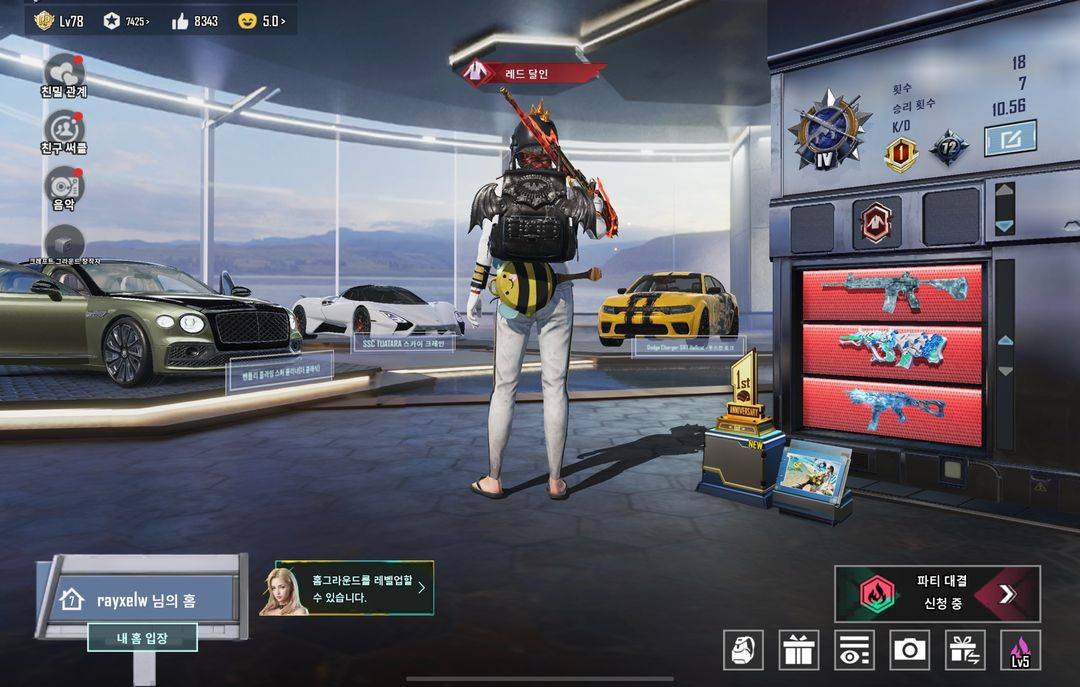The width and height of the screenshot is (1080, 687).
Task: Open the 홈그라운드 level-up notice
Action: [347, 588]
